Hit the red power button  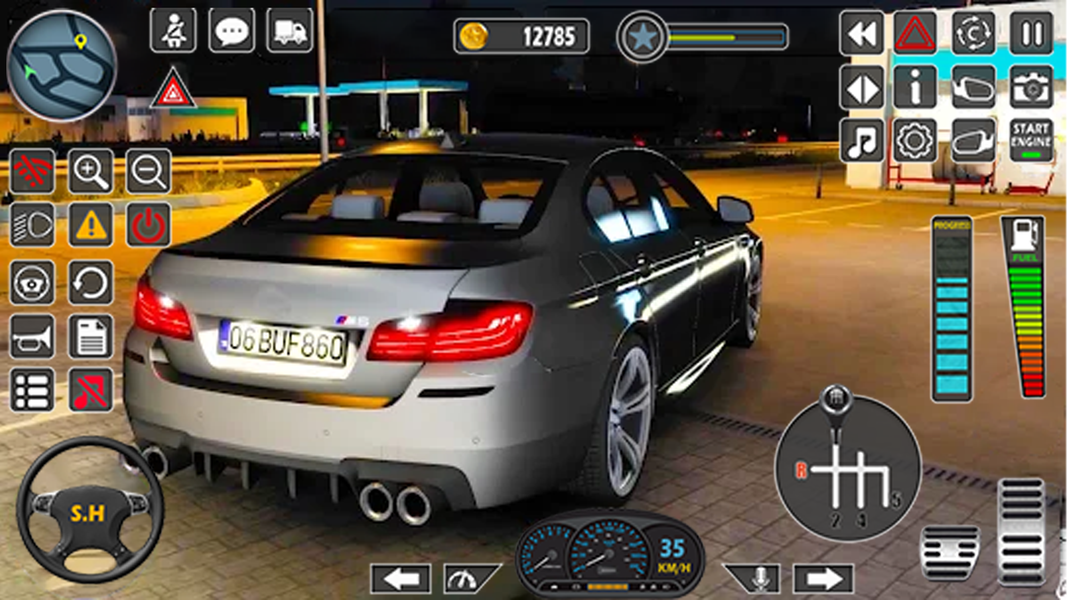pyautogui.click(x=148, y=226)
